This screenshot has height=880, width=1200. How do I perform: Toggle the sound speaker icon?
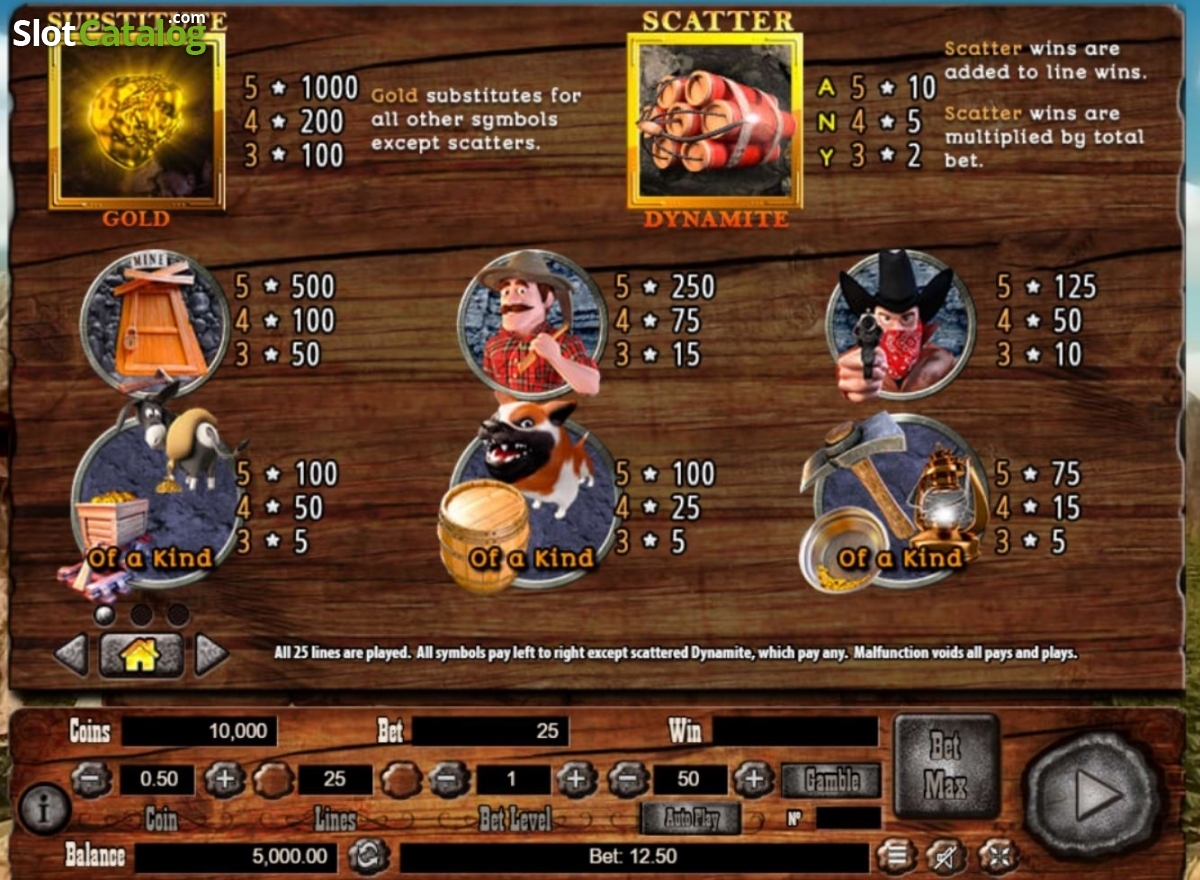945,856
